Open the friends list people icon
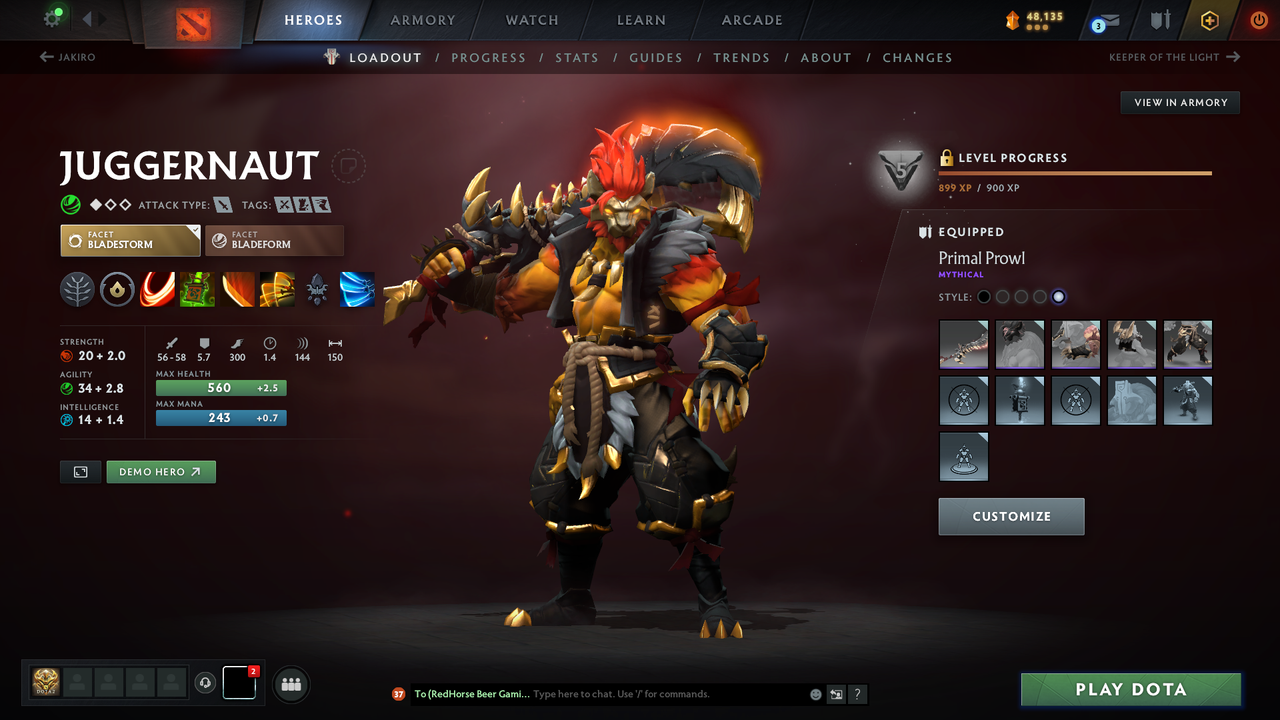Image resolution: width=1280 pixels, height=720 pixels. pos(290,683)
